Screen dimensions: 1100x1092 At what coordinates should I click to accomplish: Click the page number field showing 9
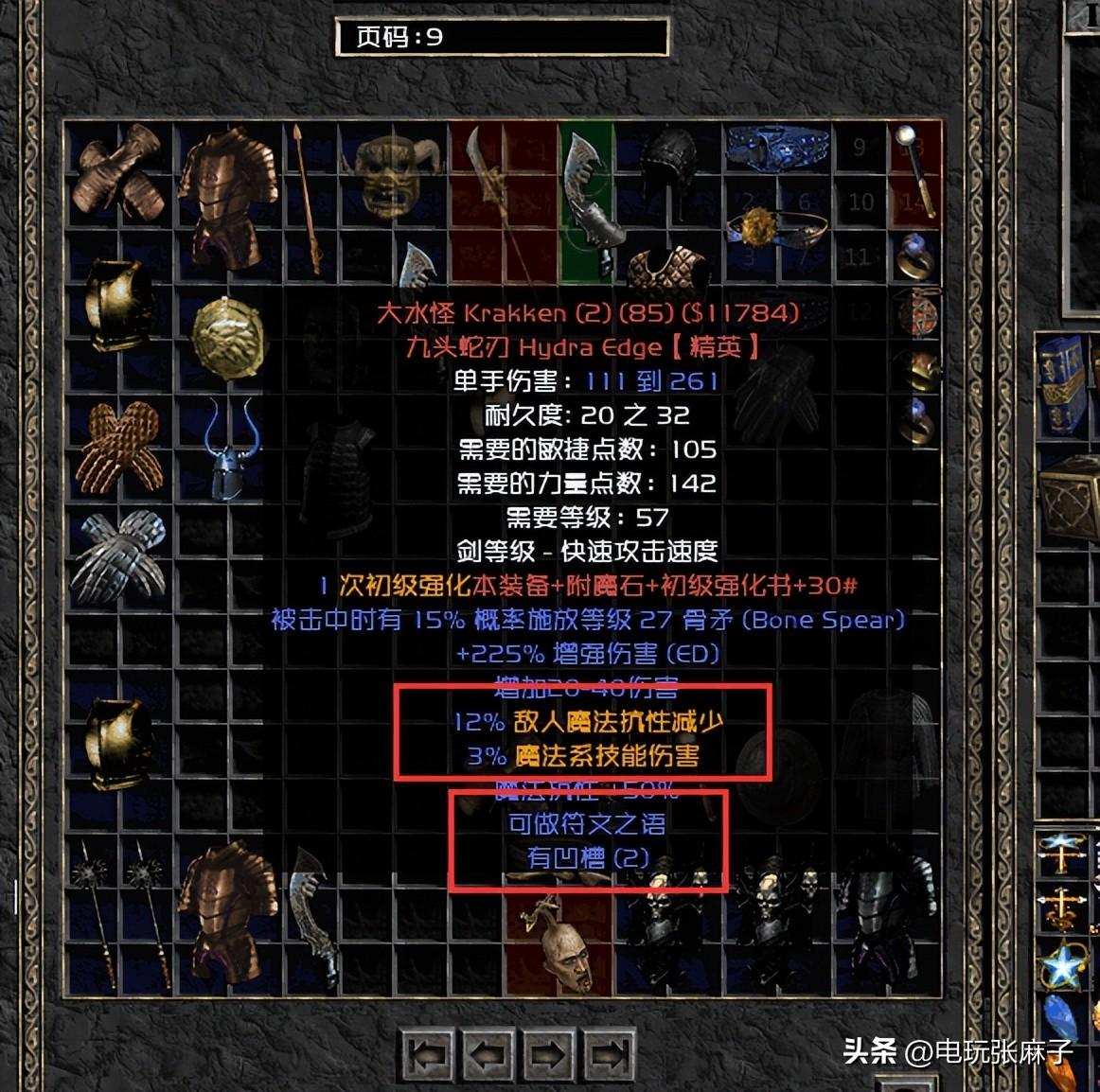(502, 38)
